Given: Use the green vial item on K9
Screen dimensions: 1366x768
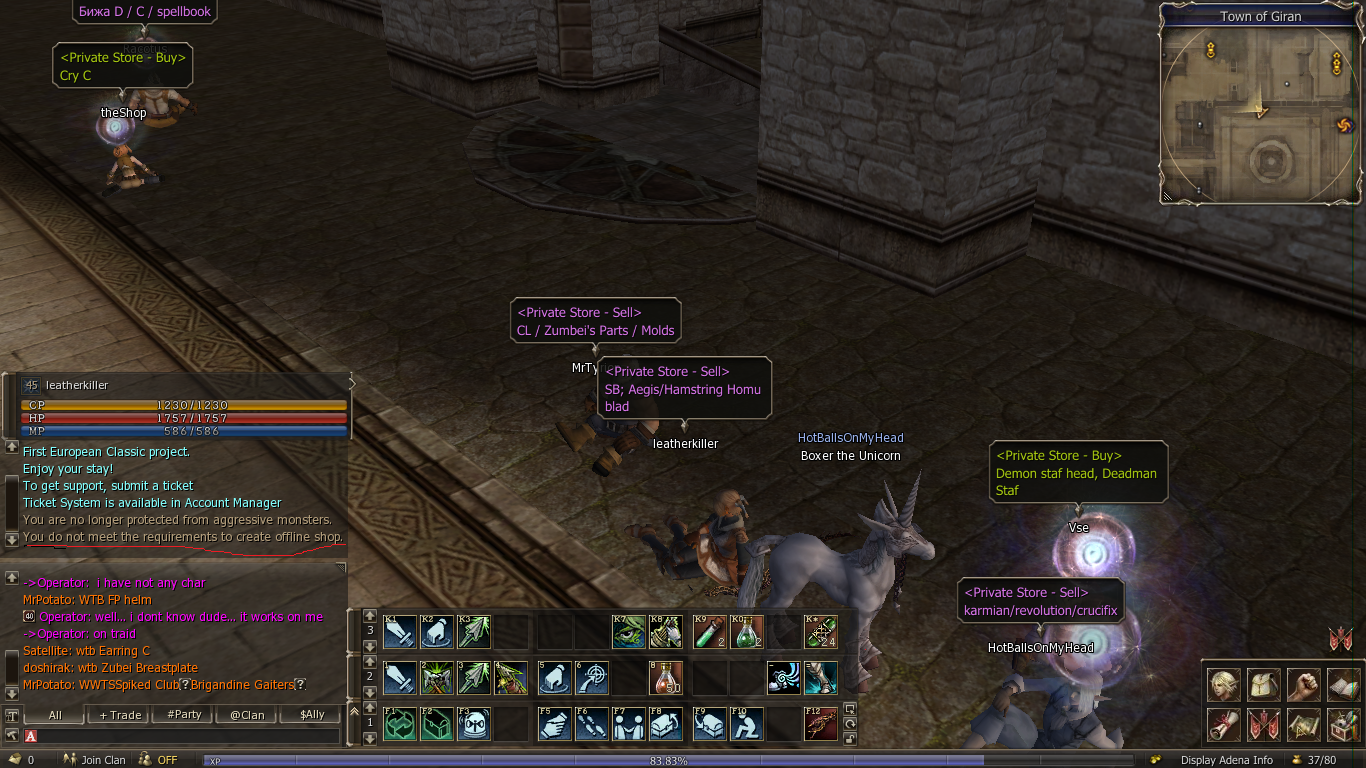Looking at the screenshot, I should coord(709,632).
